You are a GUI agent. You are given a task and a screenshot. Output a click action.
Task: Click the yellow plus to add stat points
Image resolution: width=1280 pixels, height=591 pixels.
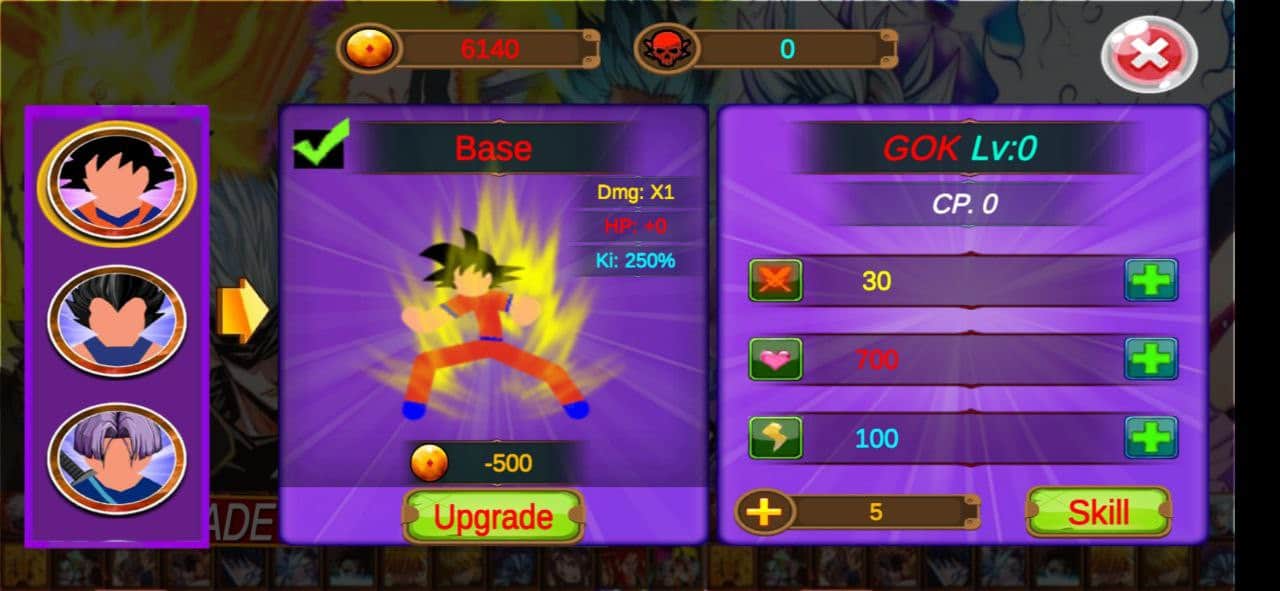764,513
